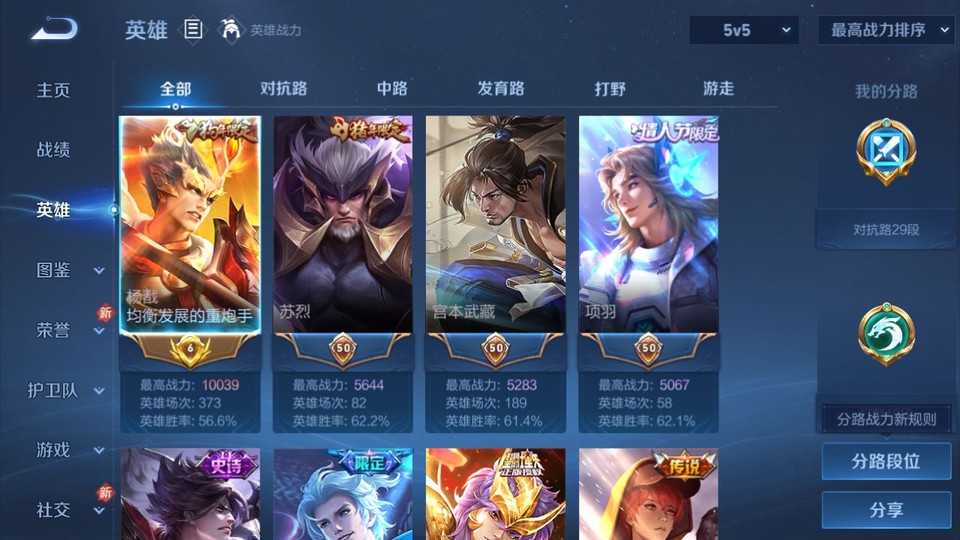Viewport: 960px width, 540px height.
Task: Switch to the 游走 tab
Action: click(x=718, y=89)
